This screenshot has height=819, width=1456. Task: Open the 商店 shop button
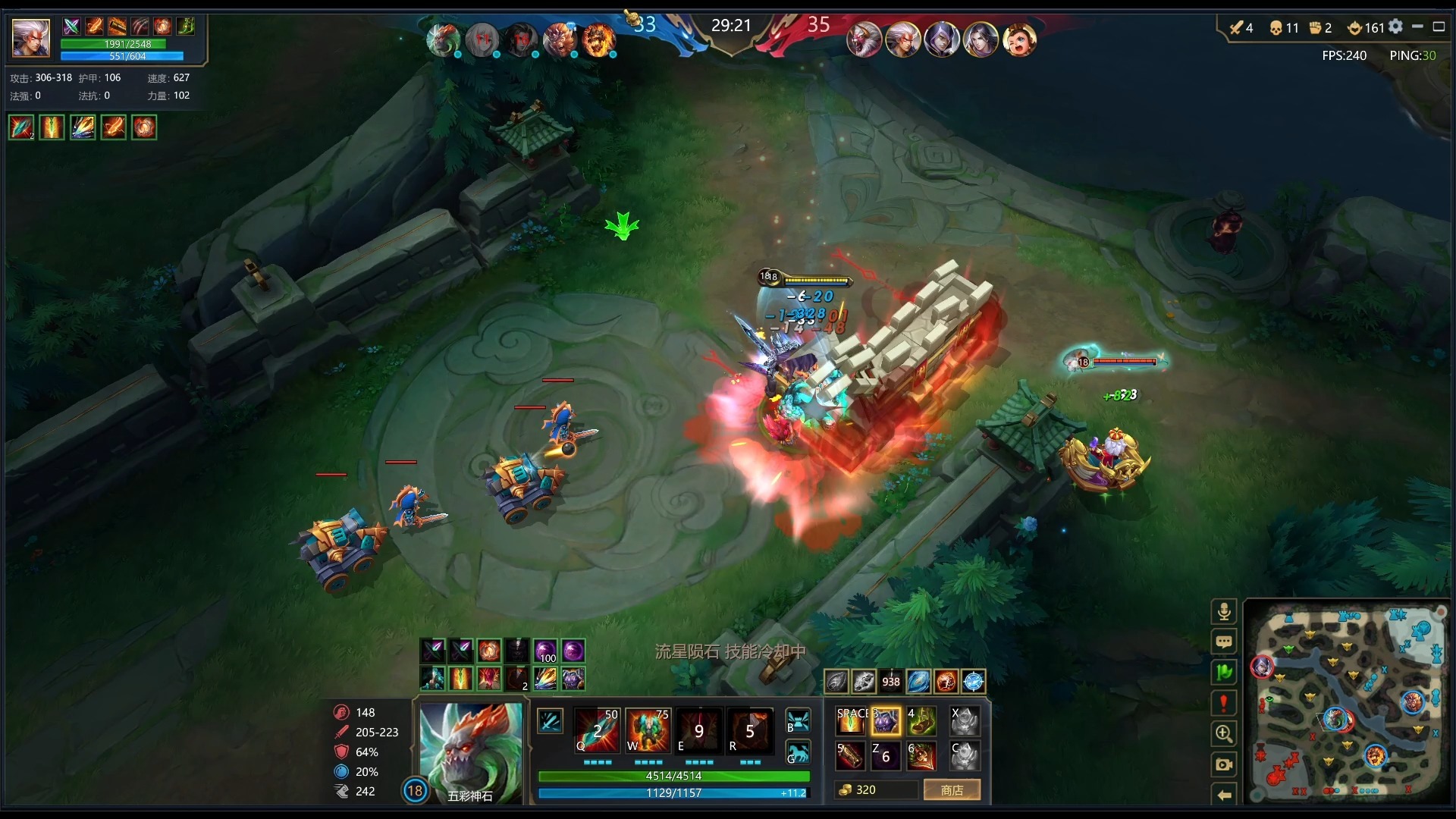952,790
